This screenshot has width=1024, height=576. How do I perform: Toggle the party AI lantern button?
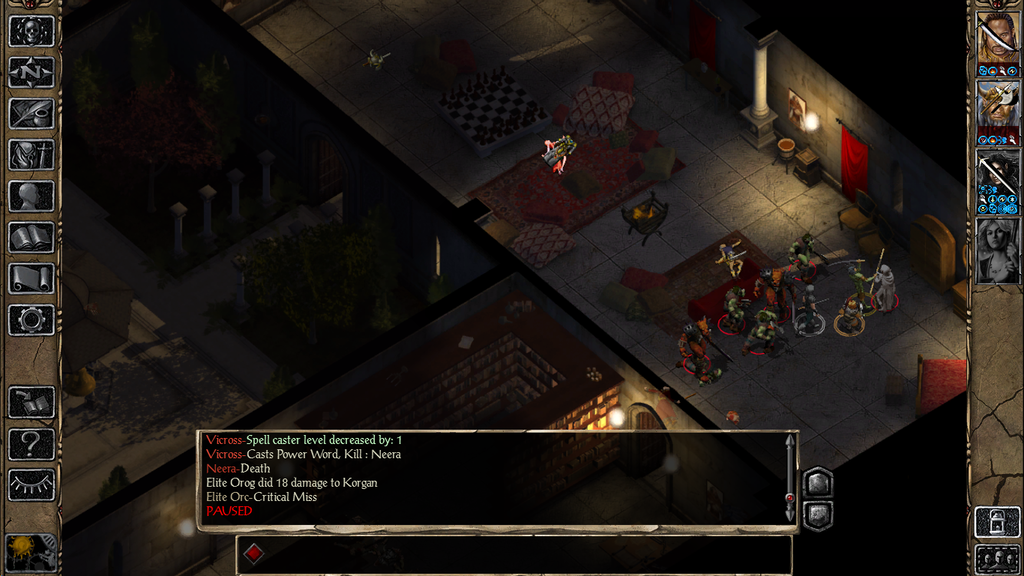[x=997, y=522]
